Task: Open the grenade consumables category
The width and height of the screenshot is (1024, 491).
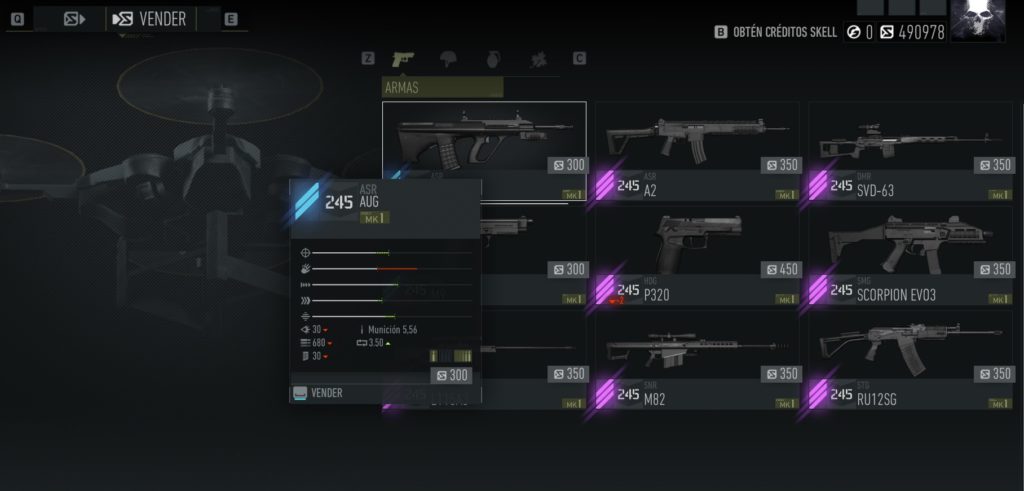Action: point(495,59)
